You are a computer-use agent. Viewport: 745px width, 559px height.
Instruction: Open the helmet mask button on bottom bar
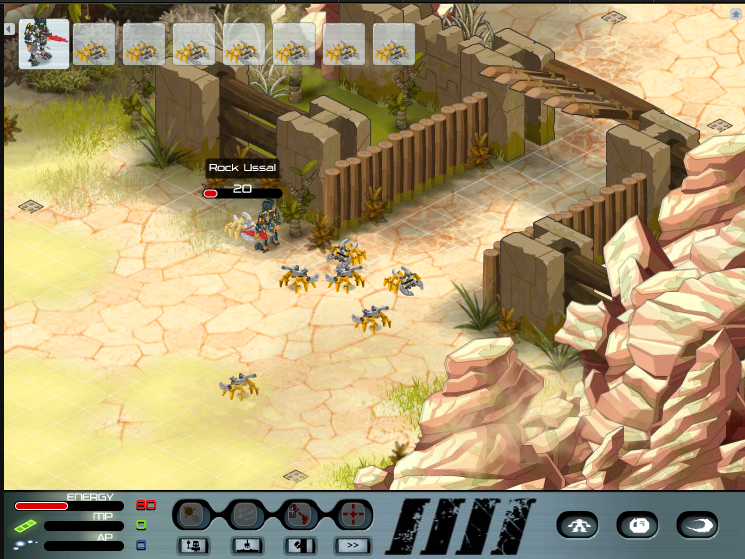(638, 525)
